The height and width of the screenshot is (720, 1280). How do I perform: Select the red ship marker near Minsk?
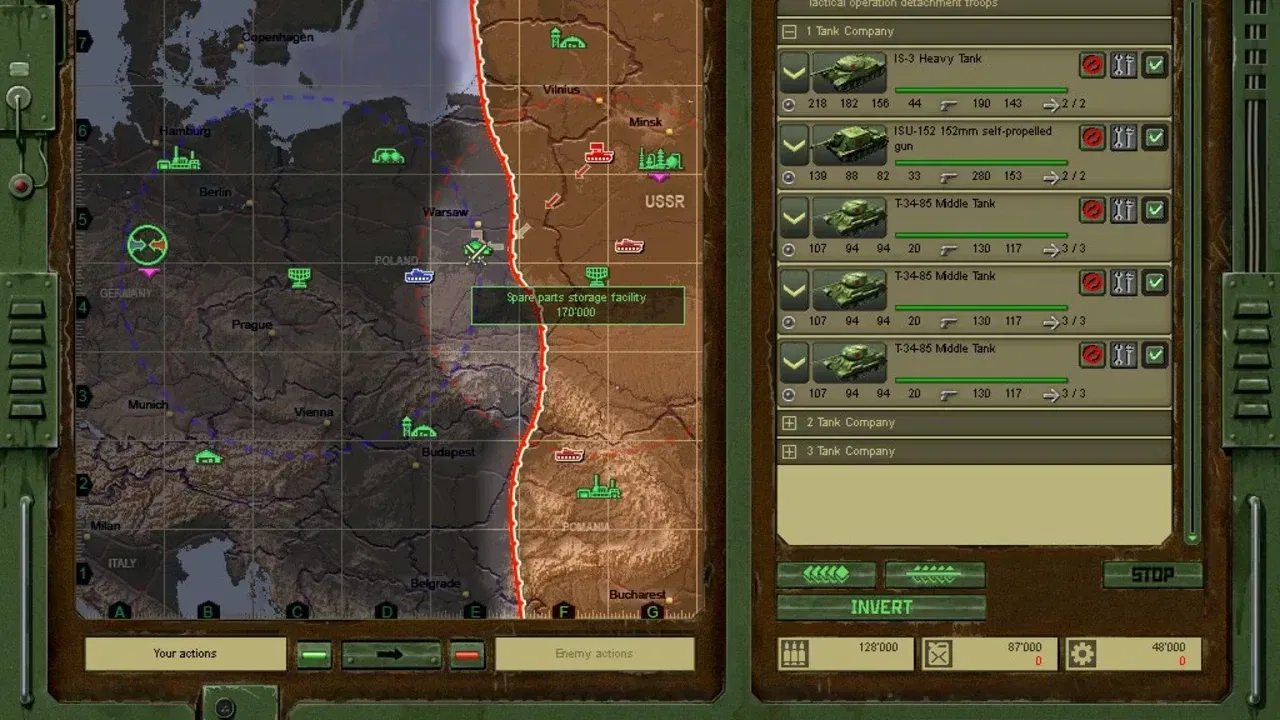pos(598,153)
